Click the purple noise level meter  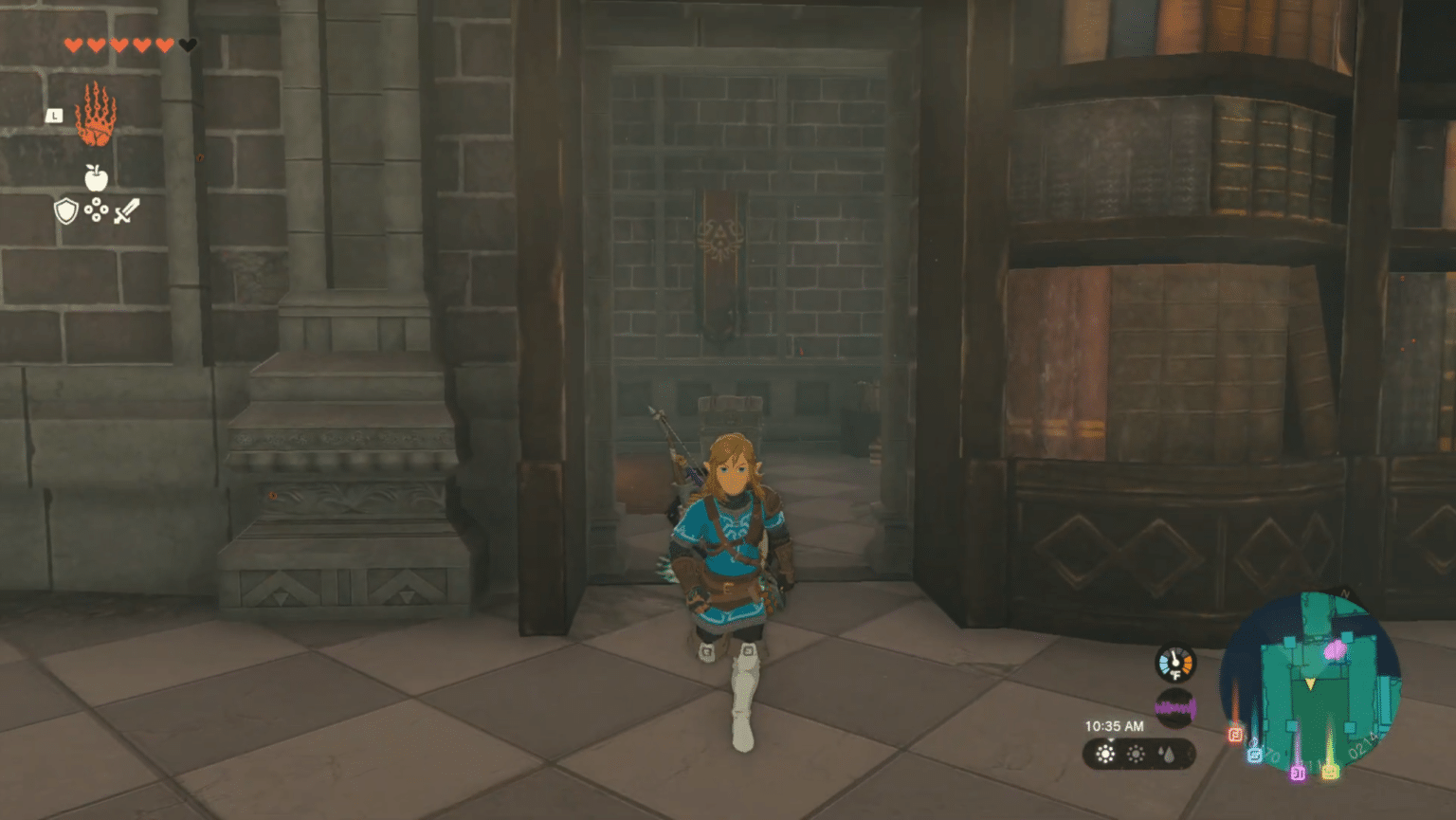coord(1174,707)
